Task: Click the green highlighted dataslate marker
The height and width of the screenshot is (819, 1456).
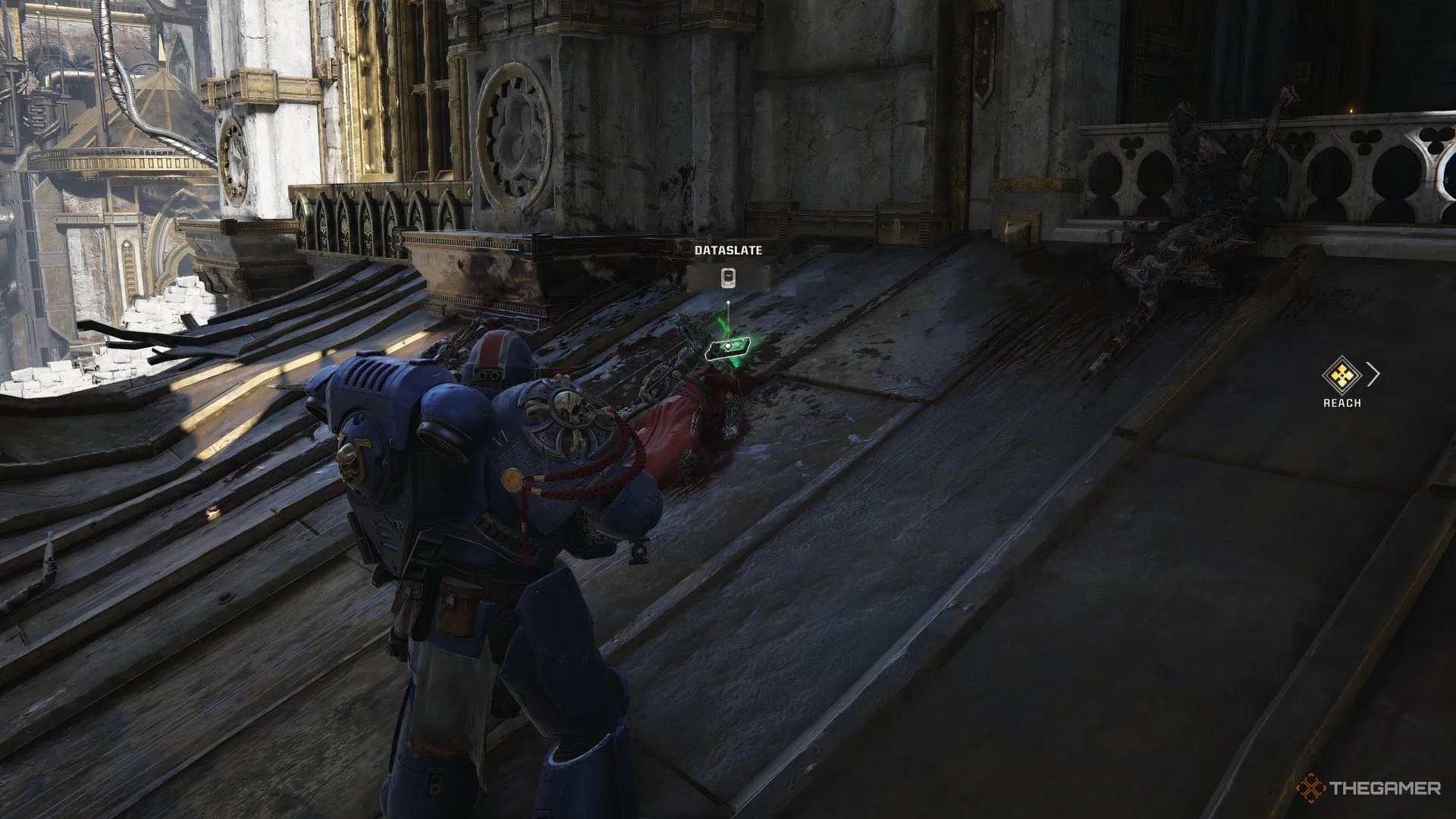Action: click(x=728, y=347)
